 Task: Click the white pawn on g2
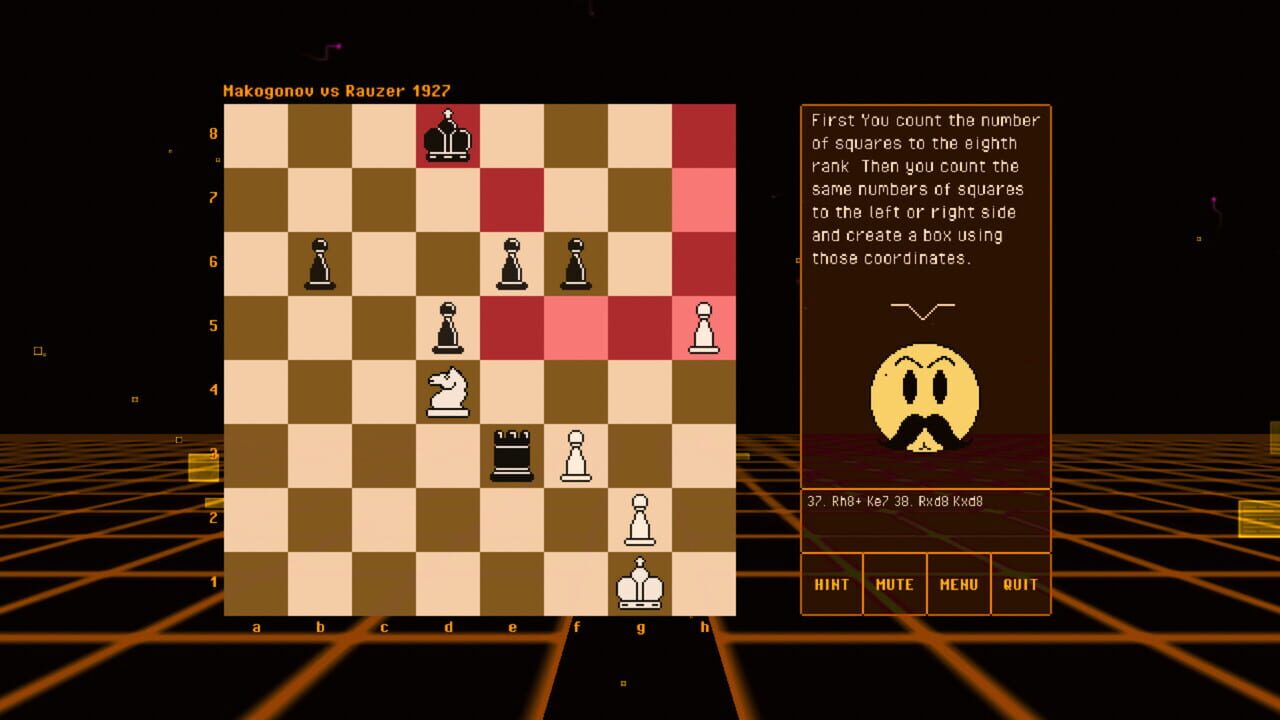tap(639, 520)
